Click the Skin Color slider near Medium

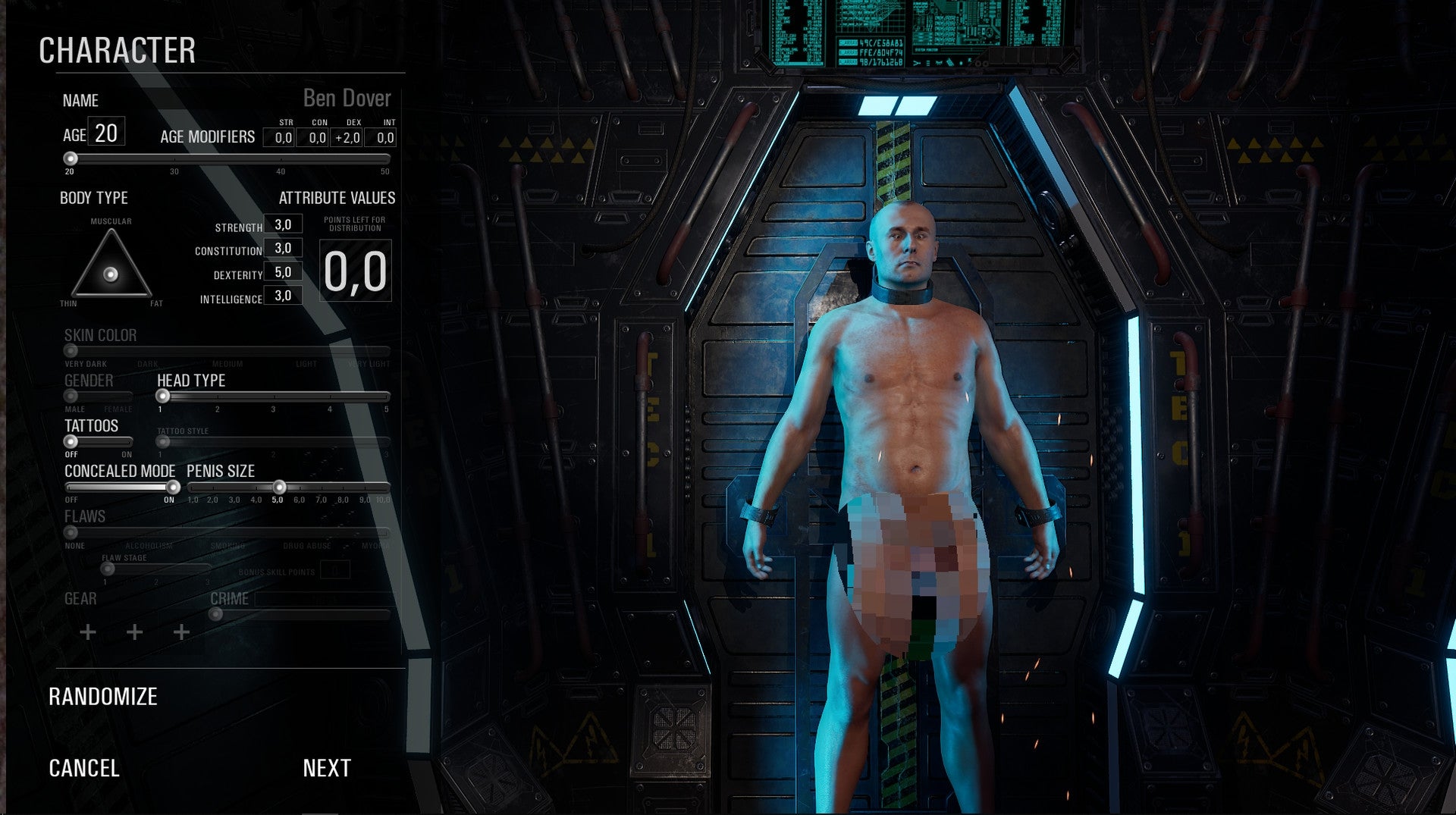point(227,350)
